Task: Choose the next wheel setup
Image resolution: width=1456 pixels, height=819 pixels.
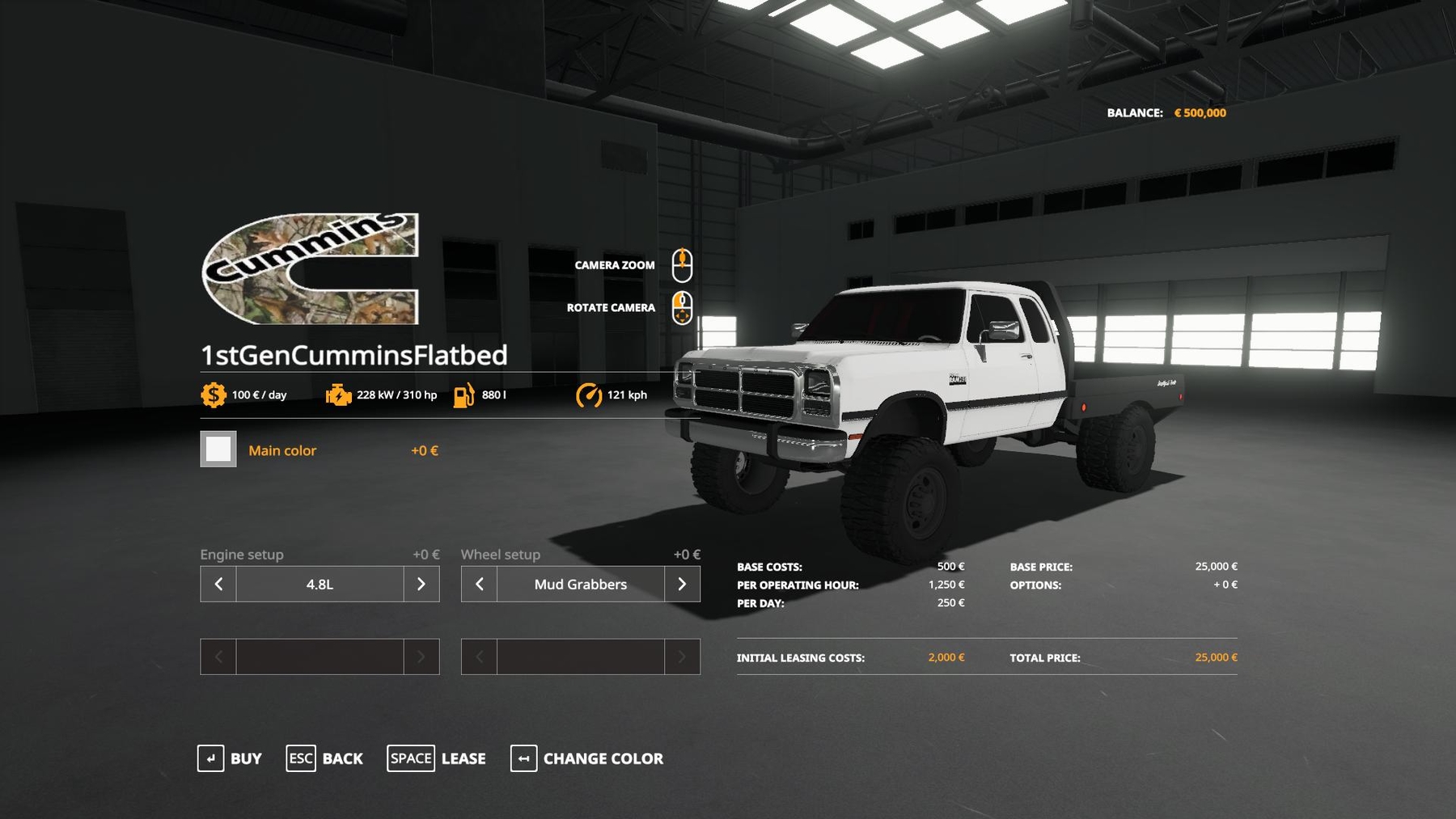Action: pos(682,584)
